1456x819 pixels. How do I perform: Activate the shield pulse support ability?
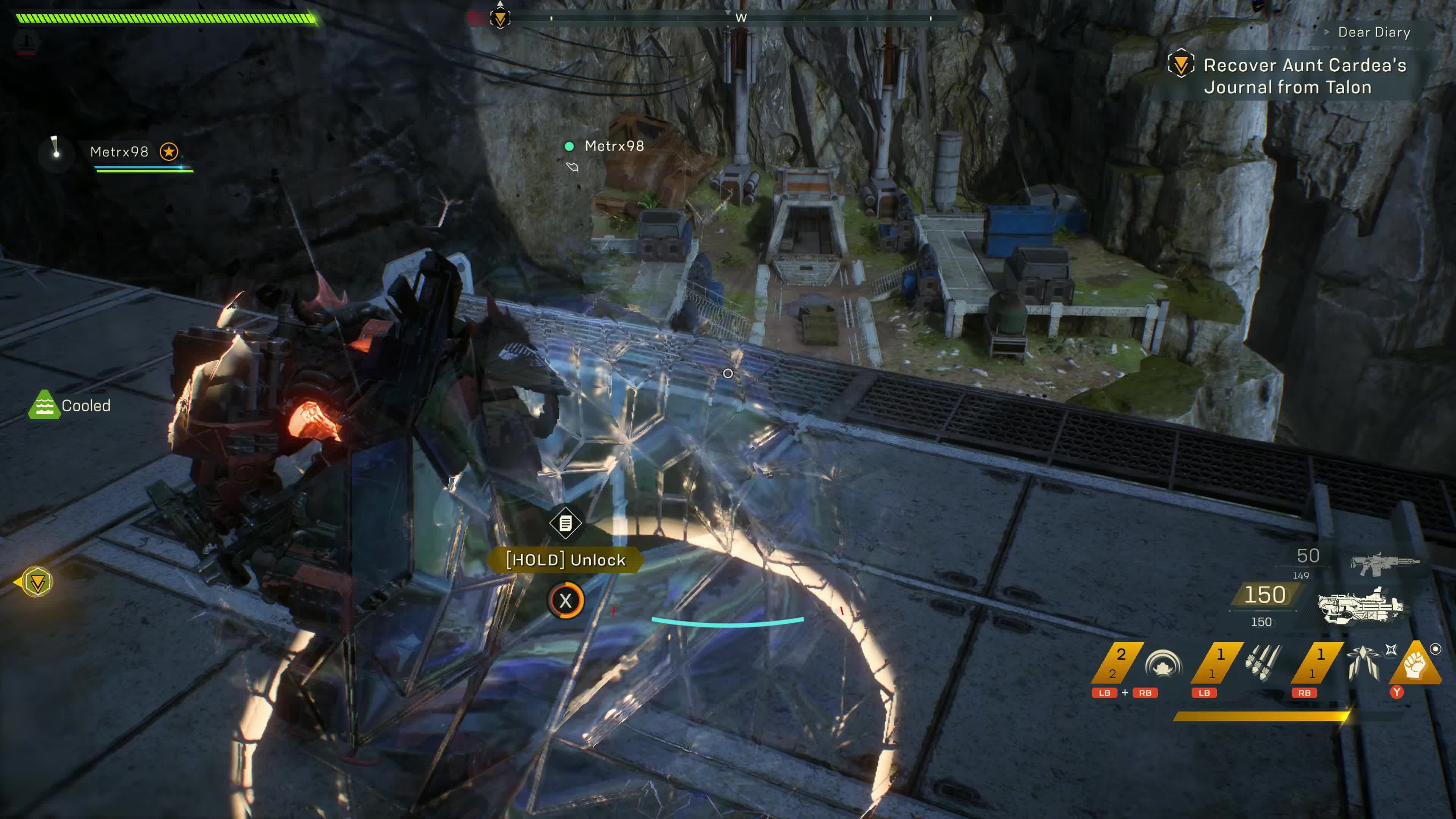1163,663
